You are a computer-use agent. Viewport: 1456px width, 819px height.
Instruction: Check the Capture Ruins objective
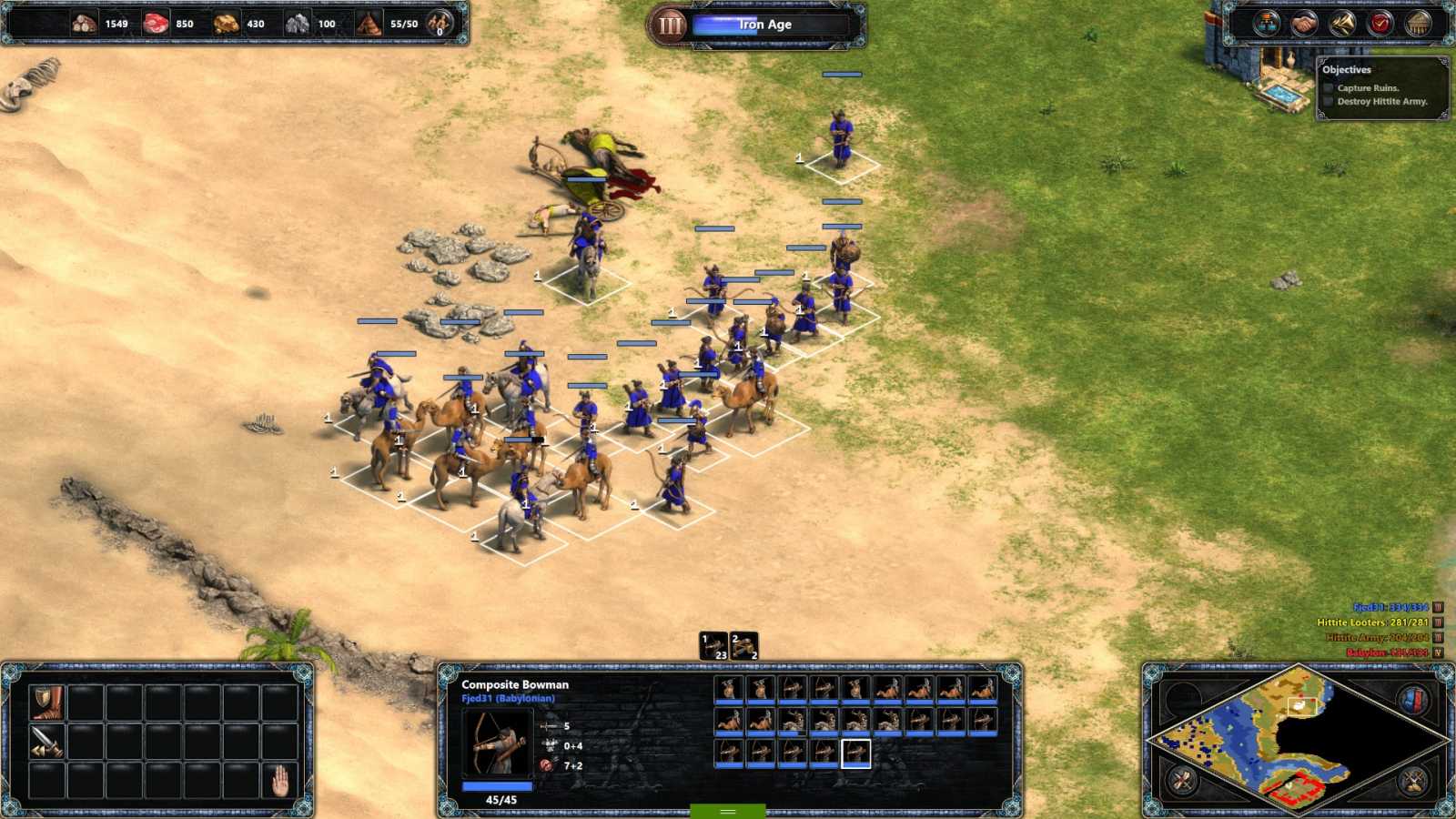click(1329, 88)
